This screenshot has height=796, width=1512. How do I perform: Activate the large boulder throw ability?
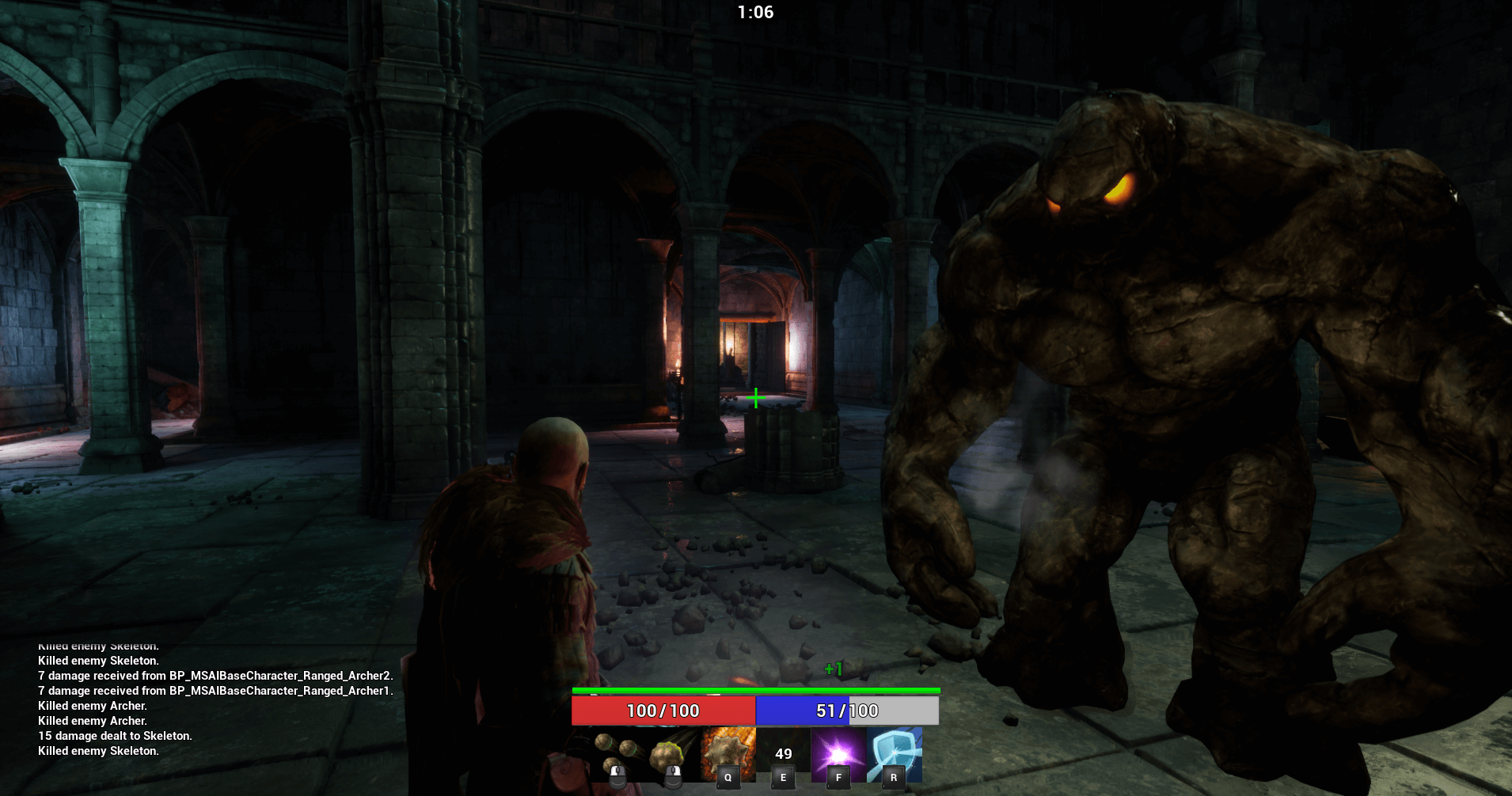[673, 755]
